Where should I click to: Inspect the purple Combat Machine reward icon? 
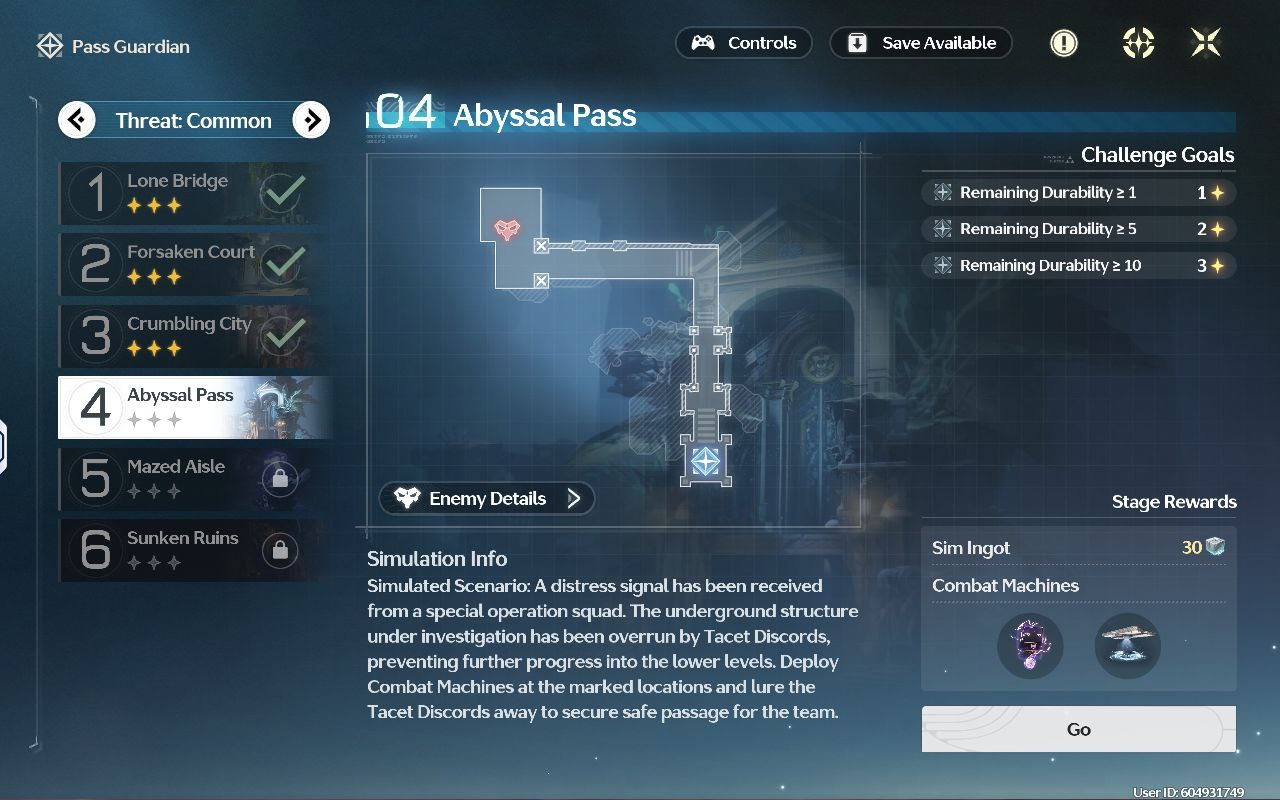tap(1030, 646)
